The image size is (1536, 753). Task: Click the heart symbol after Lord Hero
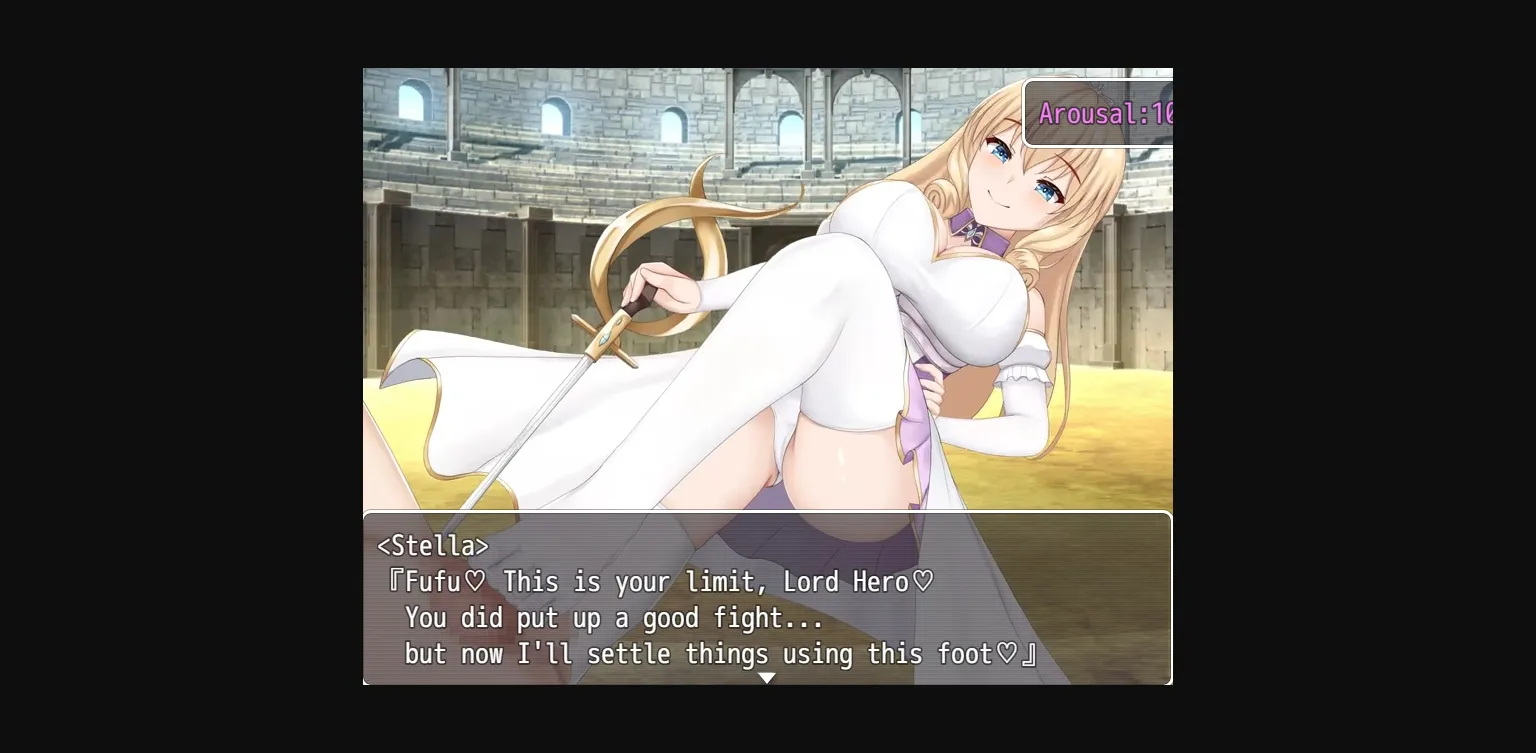coord(921,580)
